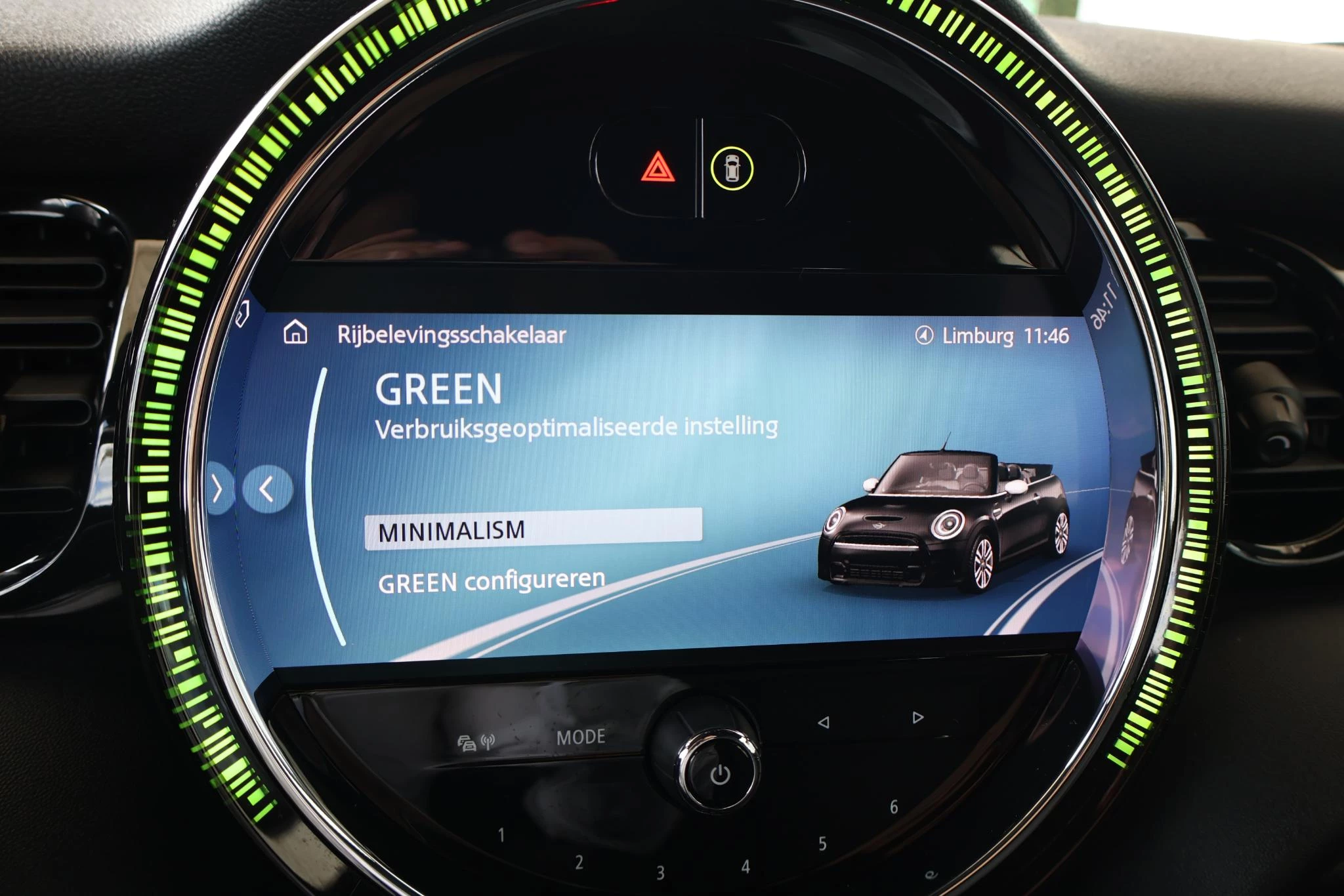The width and height of the screenshot is (1344, 896).
Task: Tap the traffic info radio button
Action: (476, 742)
